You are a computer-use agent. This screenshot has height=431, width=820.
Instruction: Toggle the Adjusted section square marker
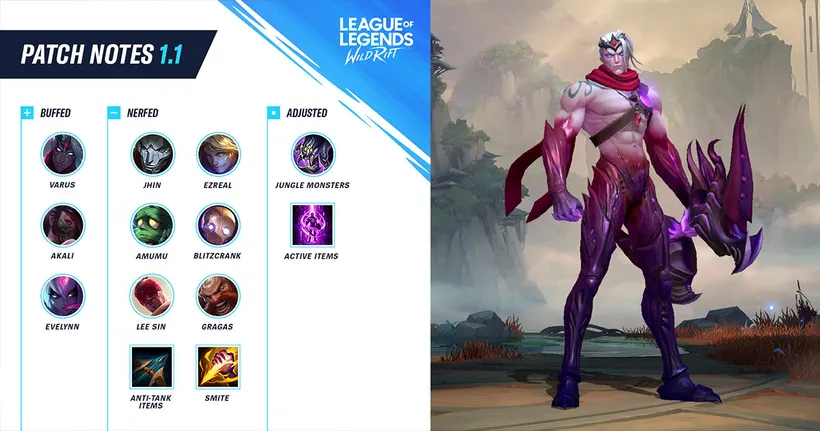tap(273, 113)
